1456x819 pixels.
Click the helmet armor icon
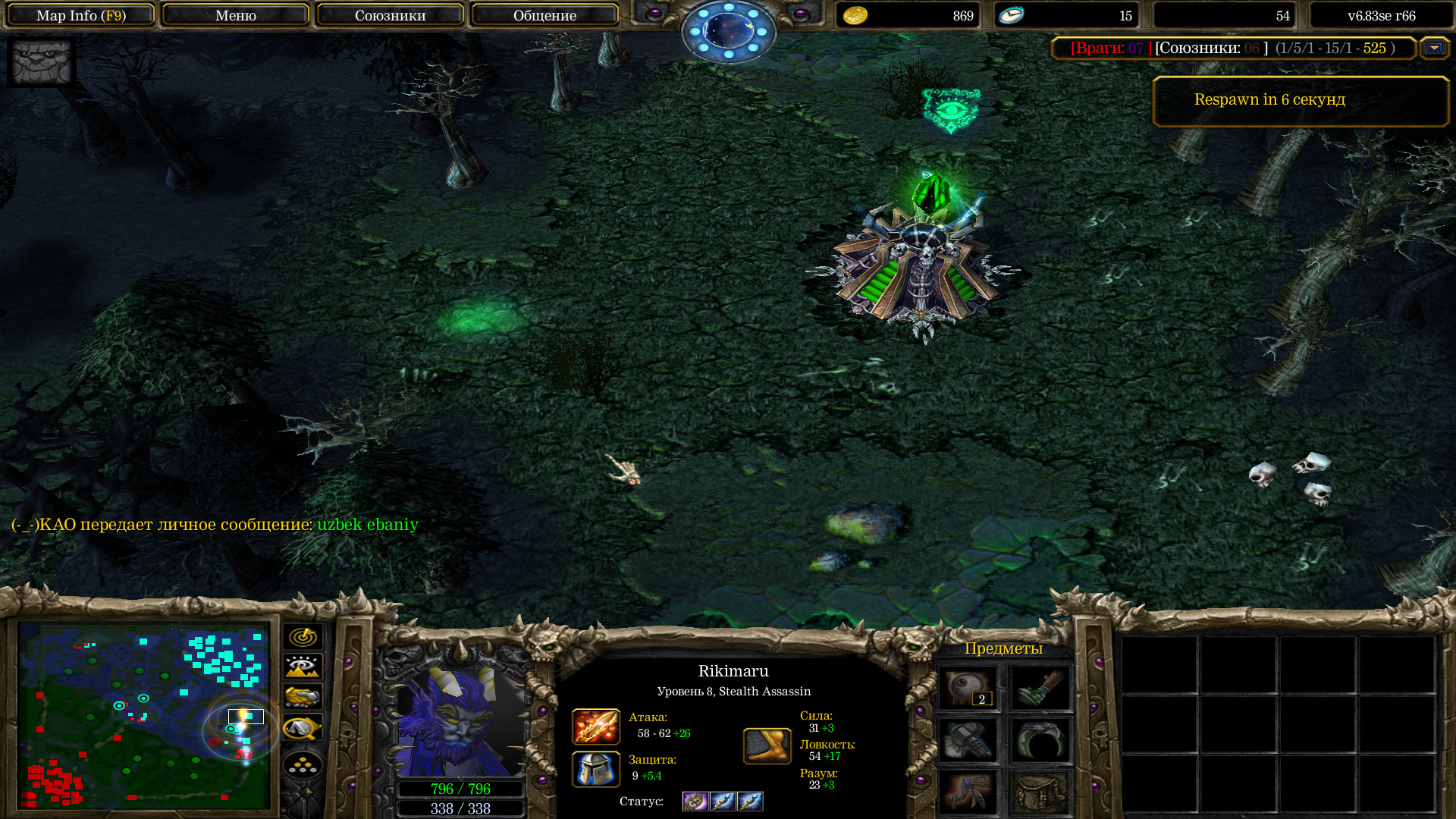(595, 769)
